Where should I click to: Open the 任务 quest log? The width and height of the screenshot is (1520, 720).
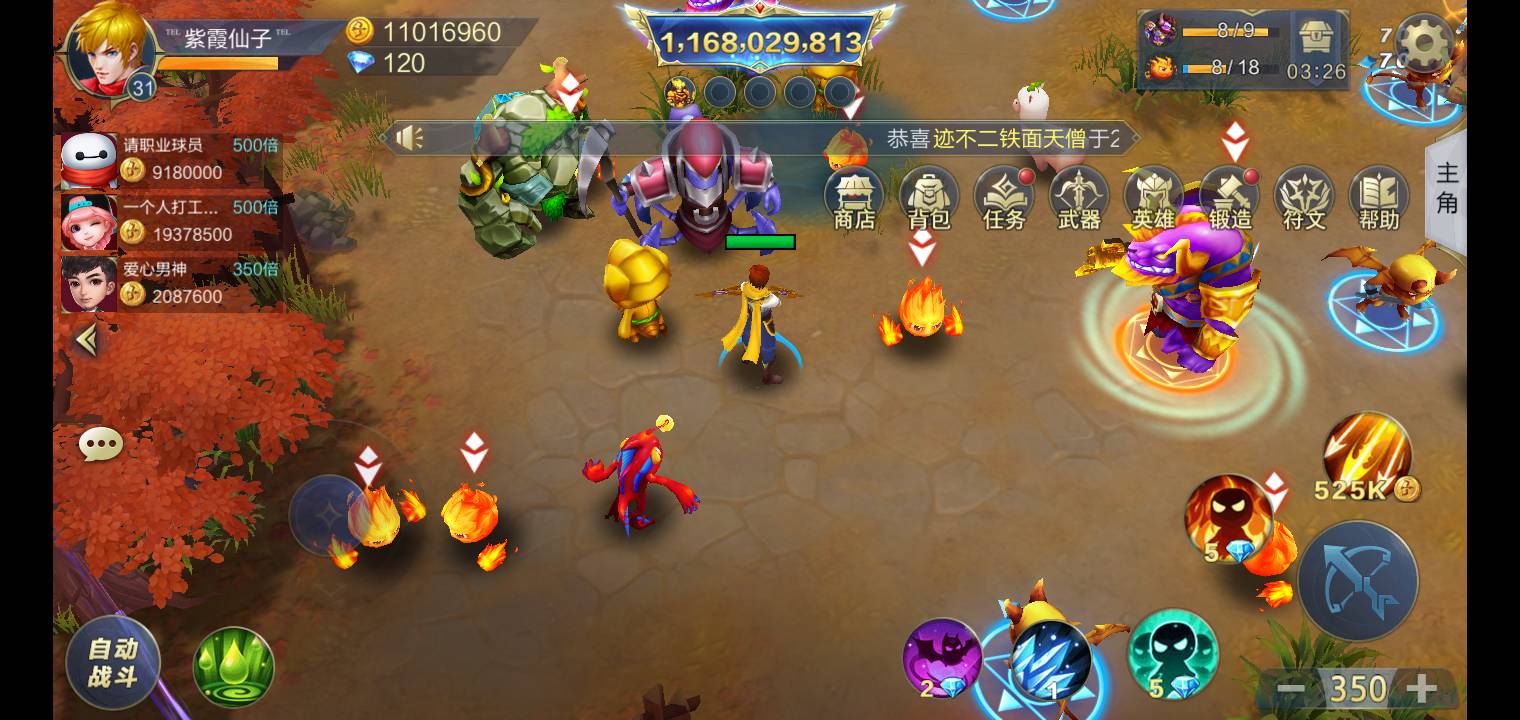pos(1004,198)
